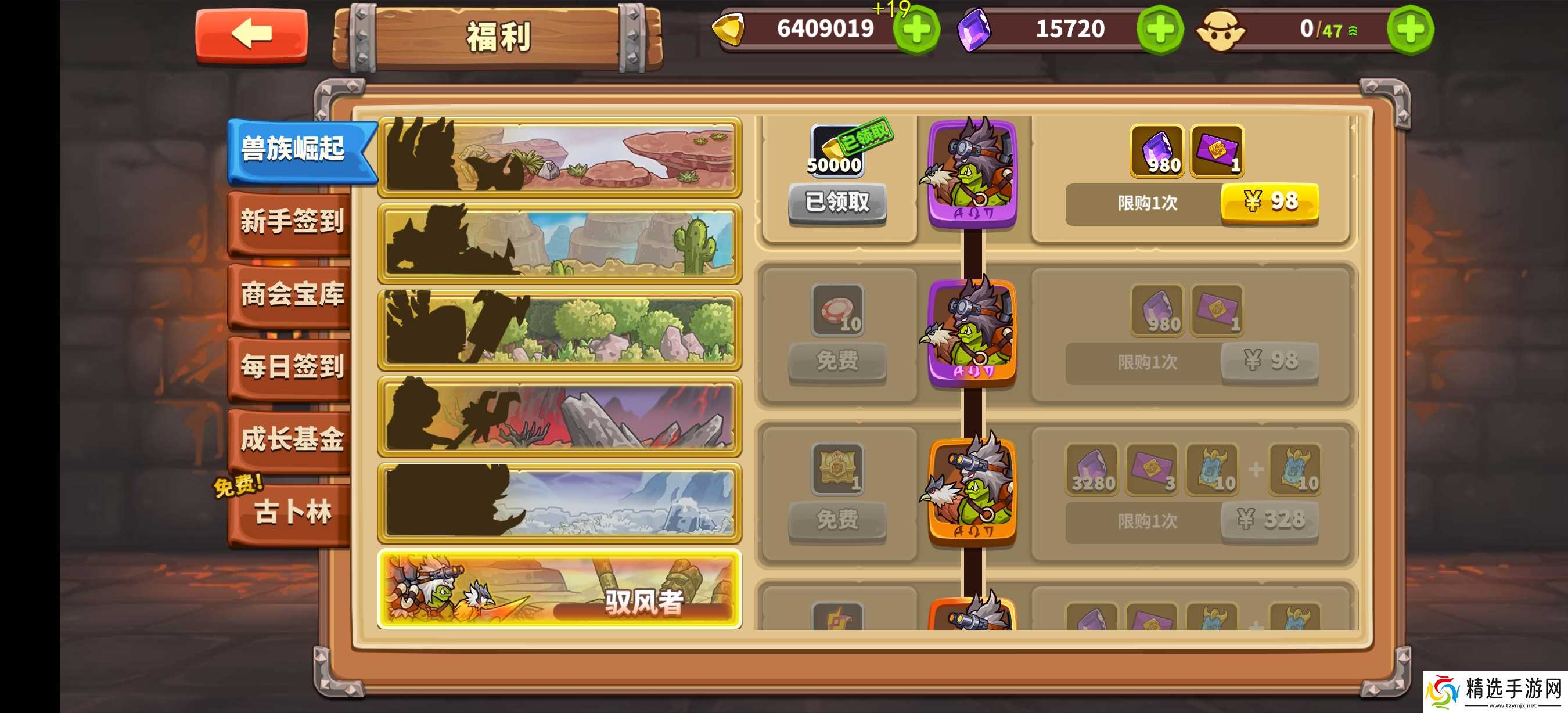Tap the ¥328 purchase button
This screenshot has width=1568, height=713.
click(1269, 520)
